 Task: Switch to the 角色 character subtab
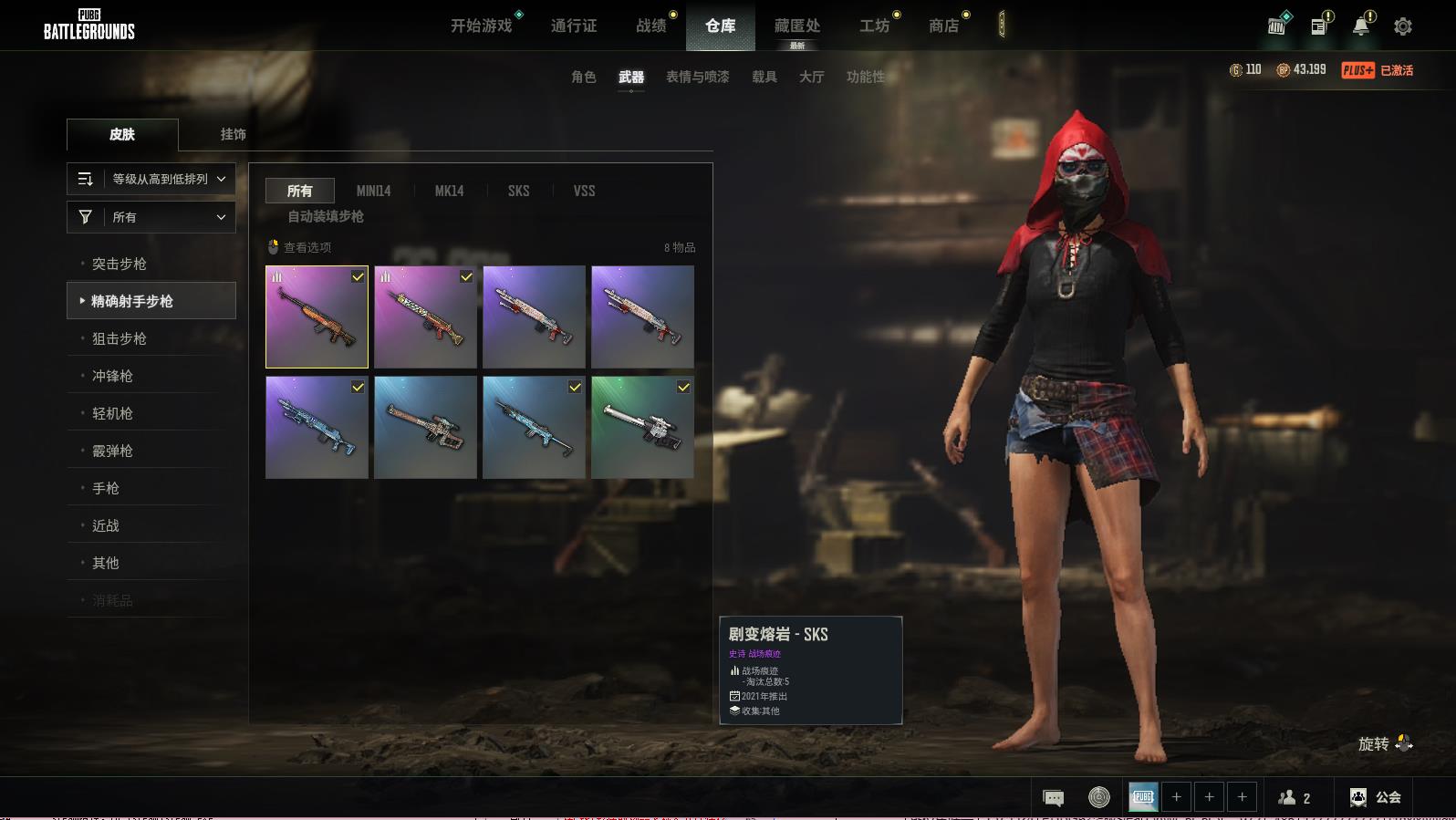pos(584,77)
